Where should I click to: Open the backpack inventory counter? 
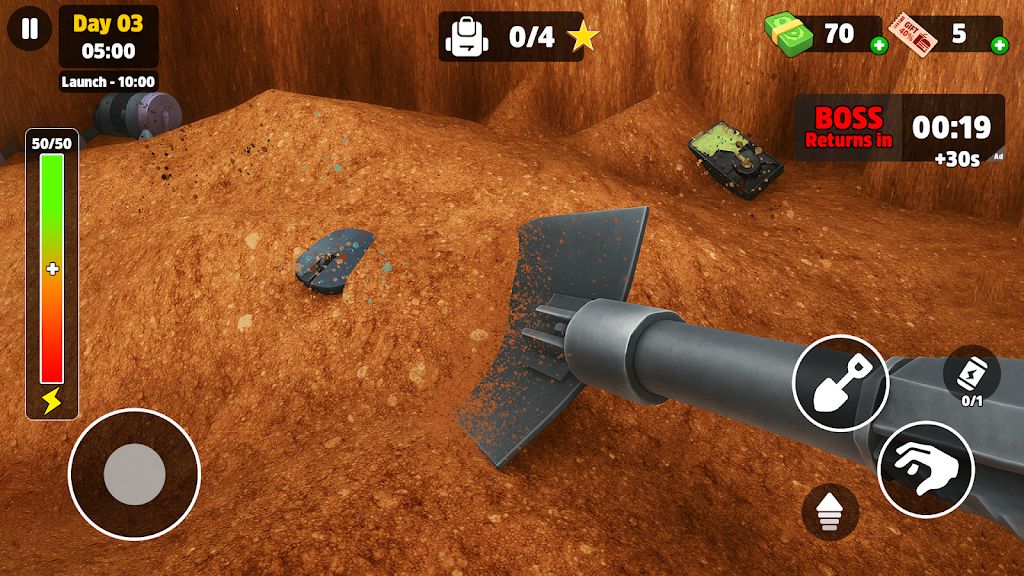pos(511,37)
